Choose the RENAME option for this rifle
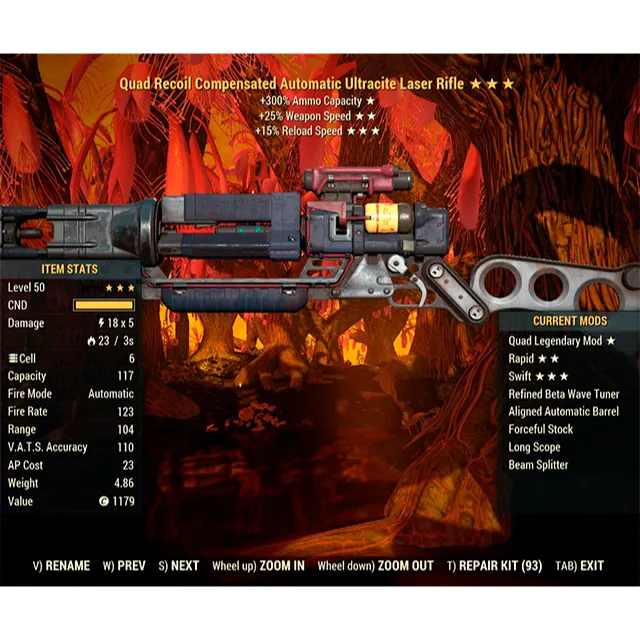Screen dimensions: 640x640 tap(62, 566)
